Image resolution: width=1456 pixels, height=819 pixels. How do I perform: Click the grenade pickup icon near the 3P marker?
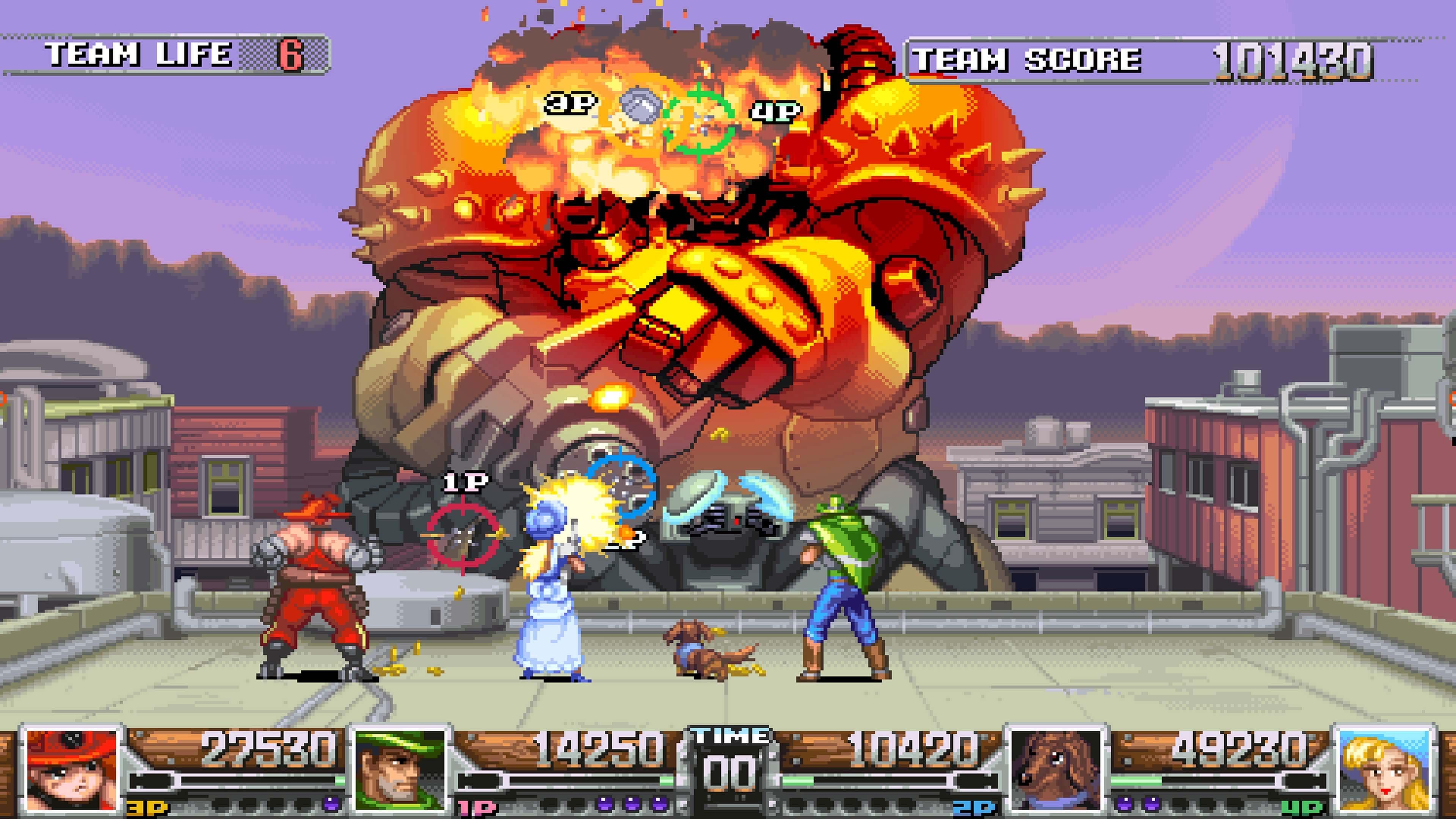coord(640,105)
